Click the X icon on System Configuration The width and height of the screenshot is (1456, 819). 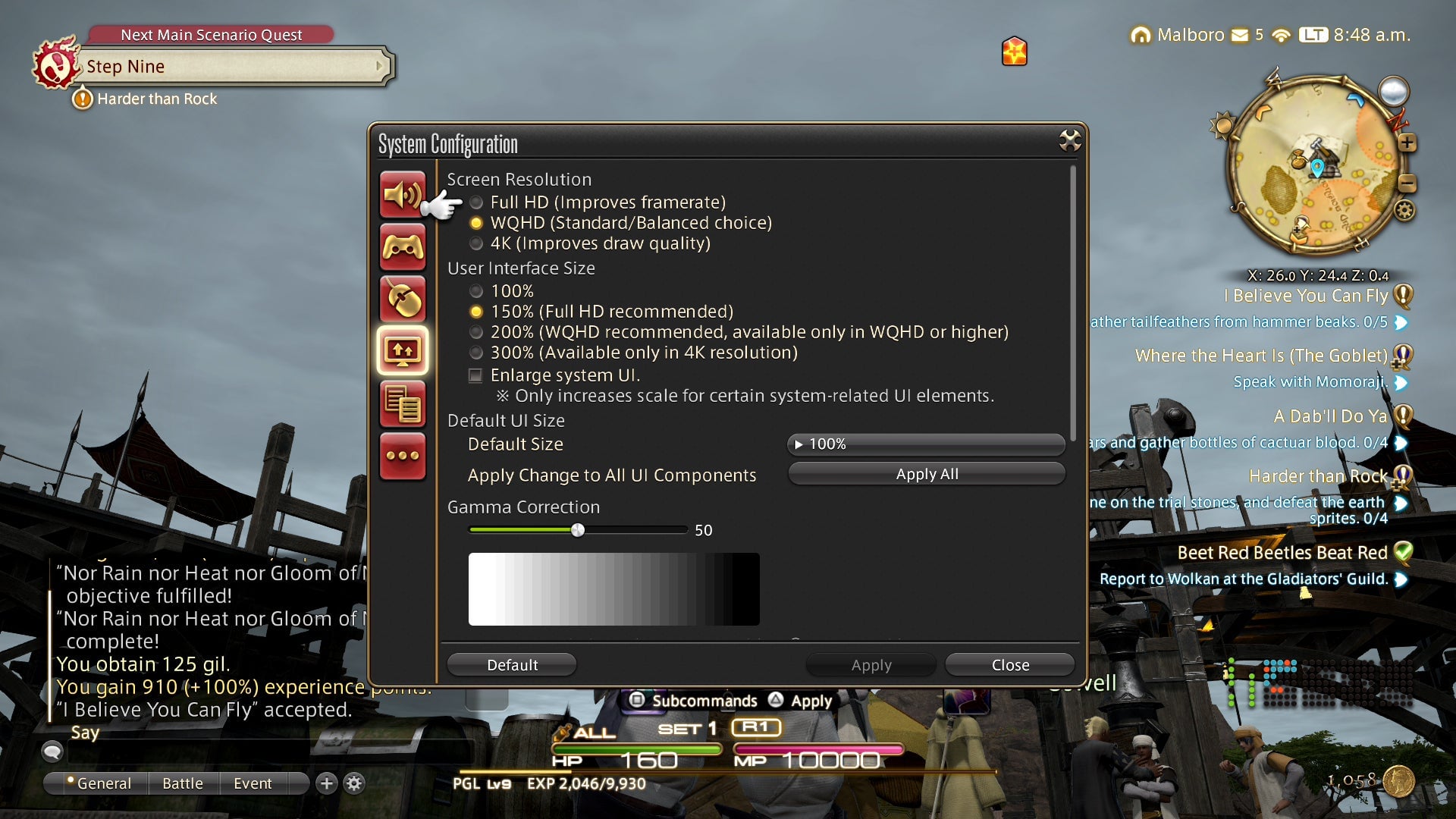(x=1069, y=140)
